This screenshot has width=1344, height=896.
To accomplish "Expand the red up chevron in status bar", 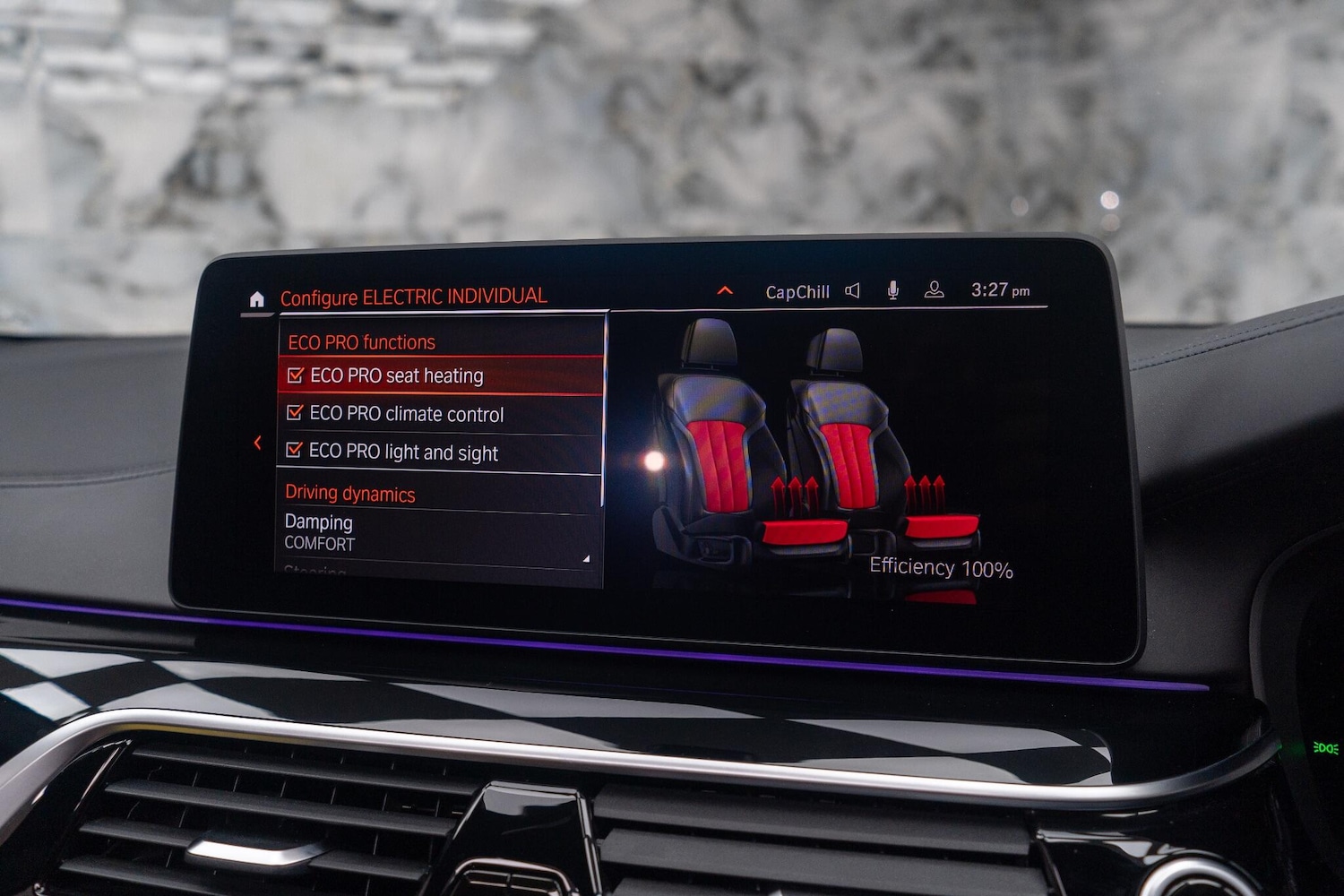I will pos(725,290).
